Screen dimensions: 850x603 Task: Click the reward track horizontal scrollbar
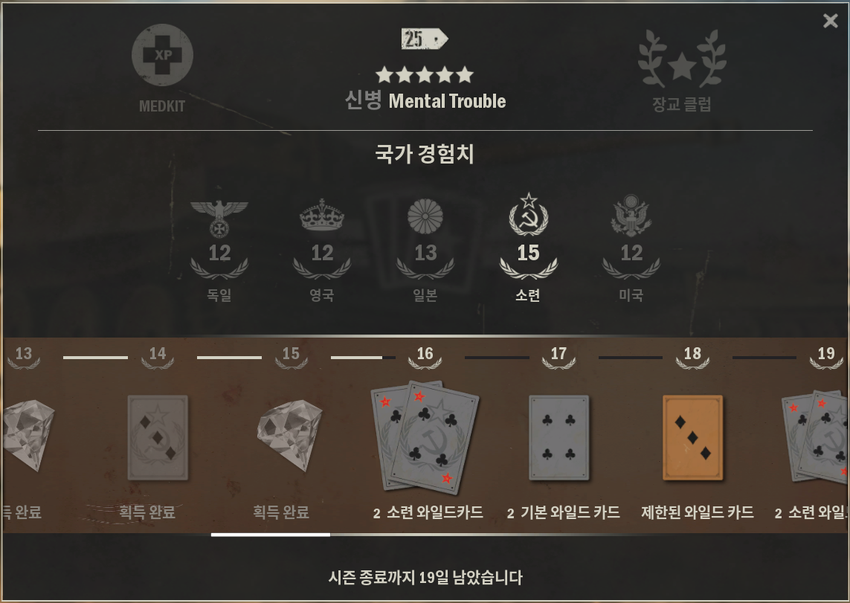coord(270,535)
